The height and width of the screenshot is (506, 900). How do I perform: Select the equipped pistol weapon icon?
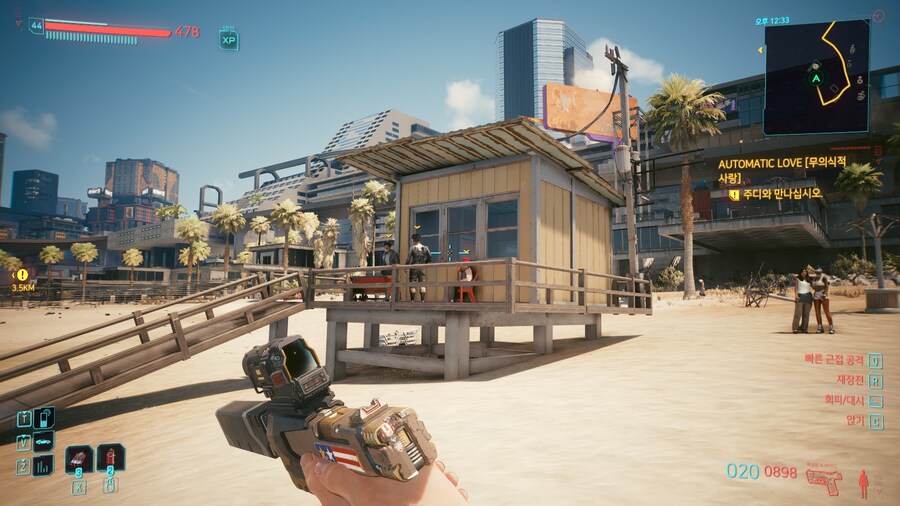tap(823, 477)
